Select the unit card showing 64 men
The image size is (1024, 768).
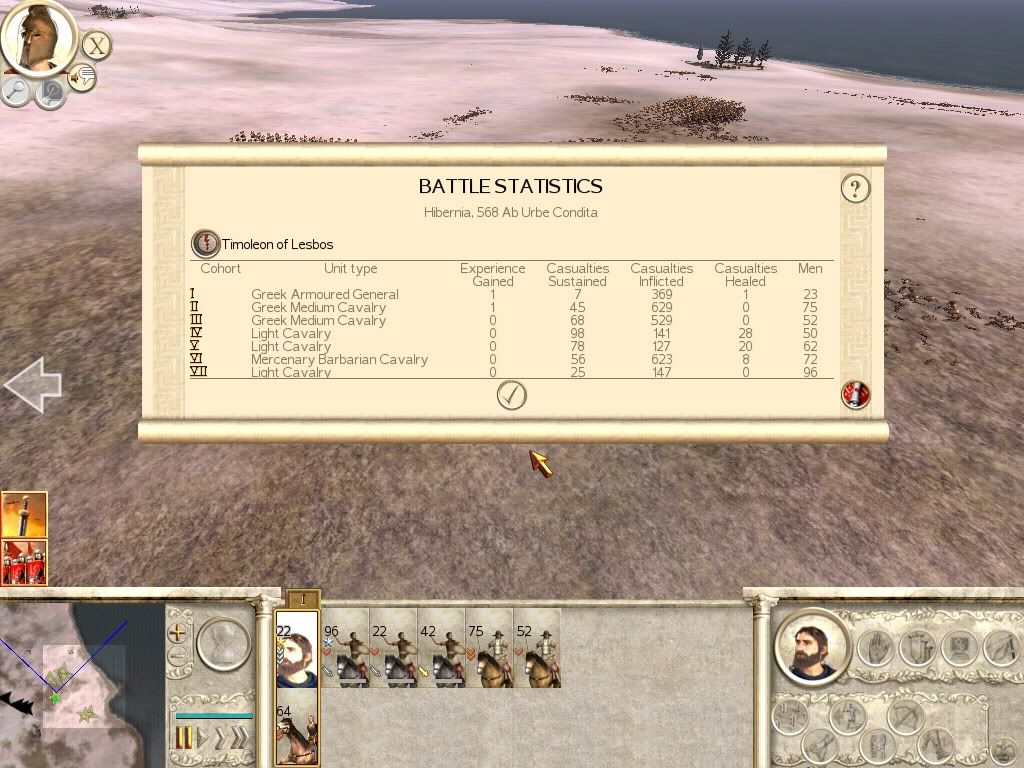coord(296,728)
